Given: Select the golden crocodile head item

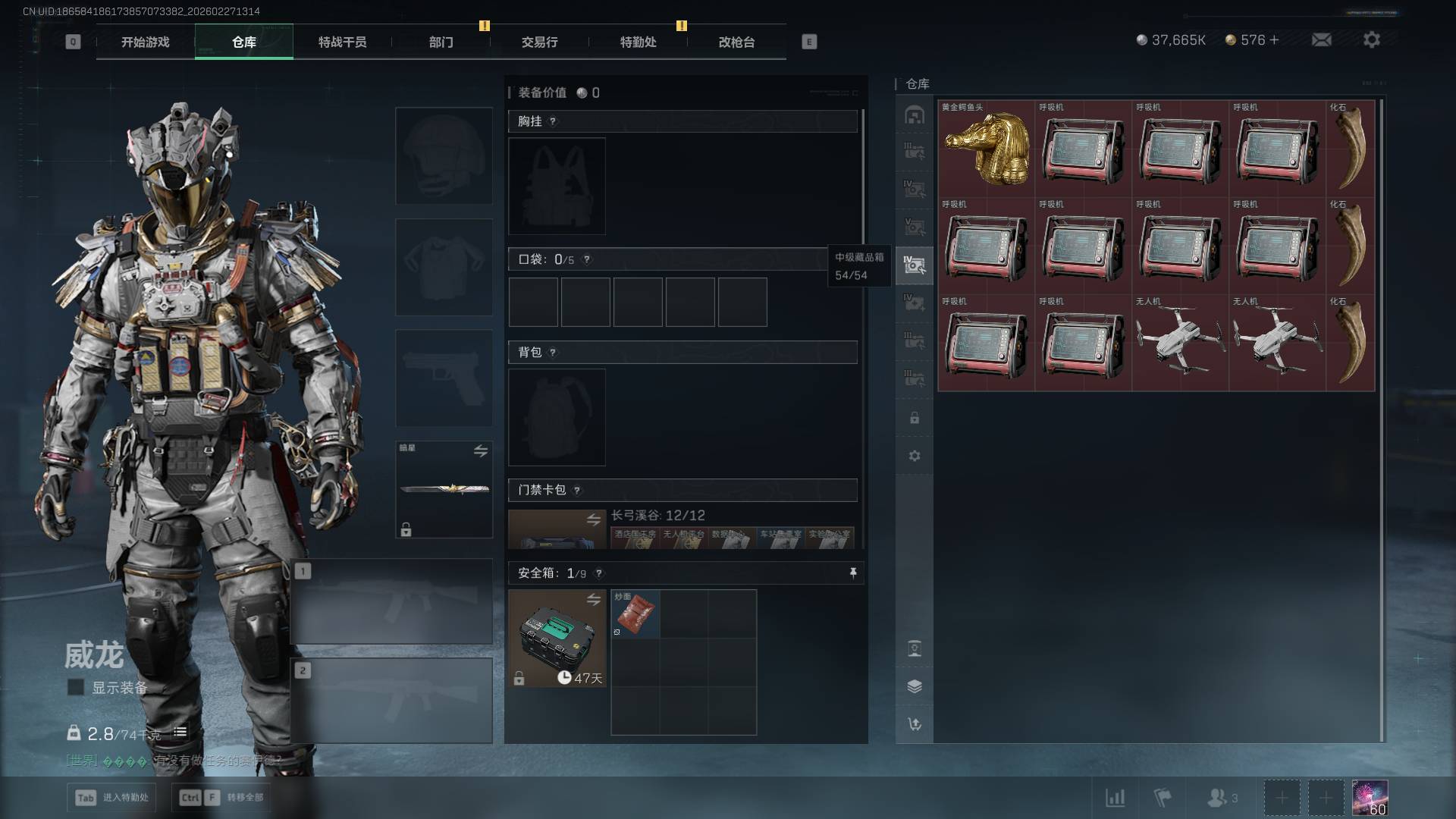Looking at the screenshot, I should click(986, 149).
